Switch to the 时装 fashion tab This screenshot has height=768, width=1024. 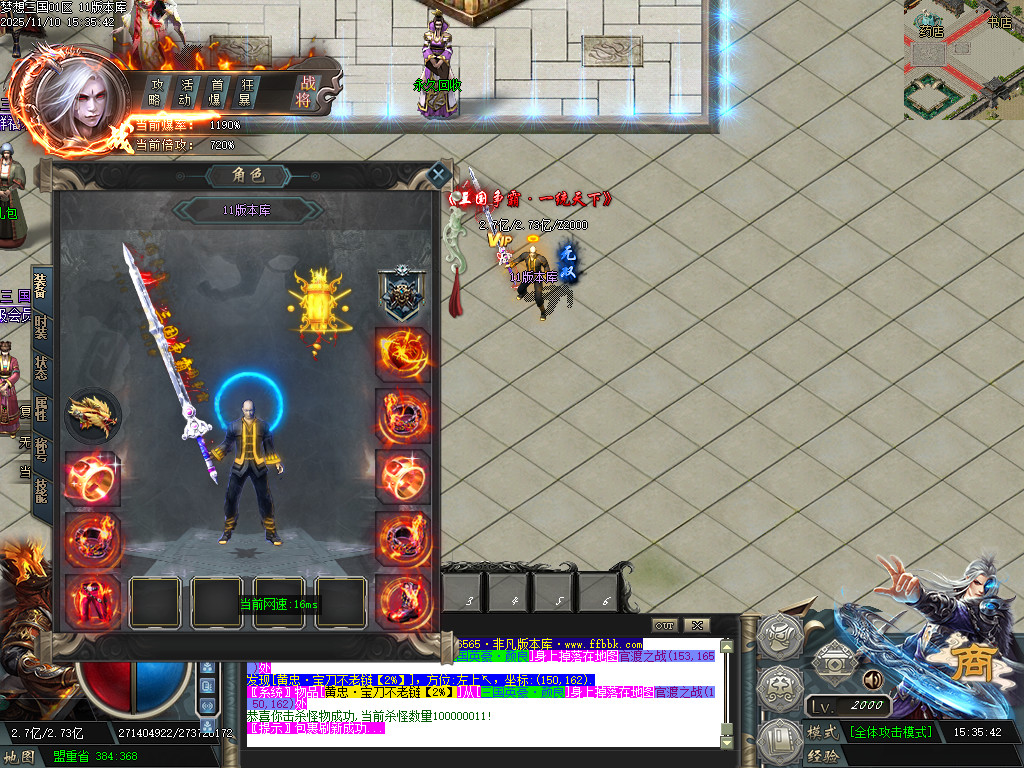pyautogui.click(x=41, y=325)
